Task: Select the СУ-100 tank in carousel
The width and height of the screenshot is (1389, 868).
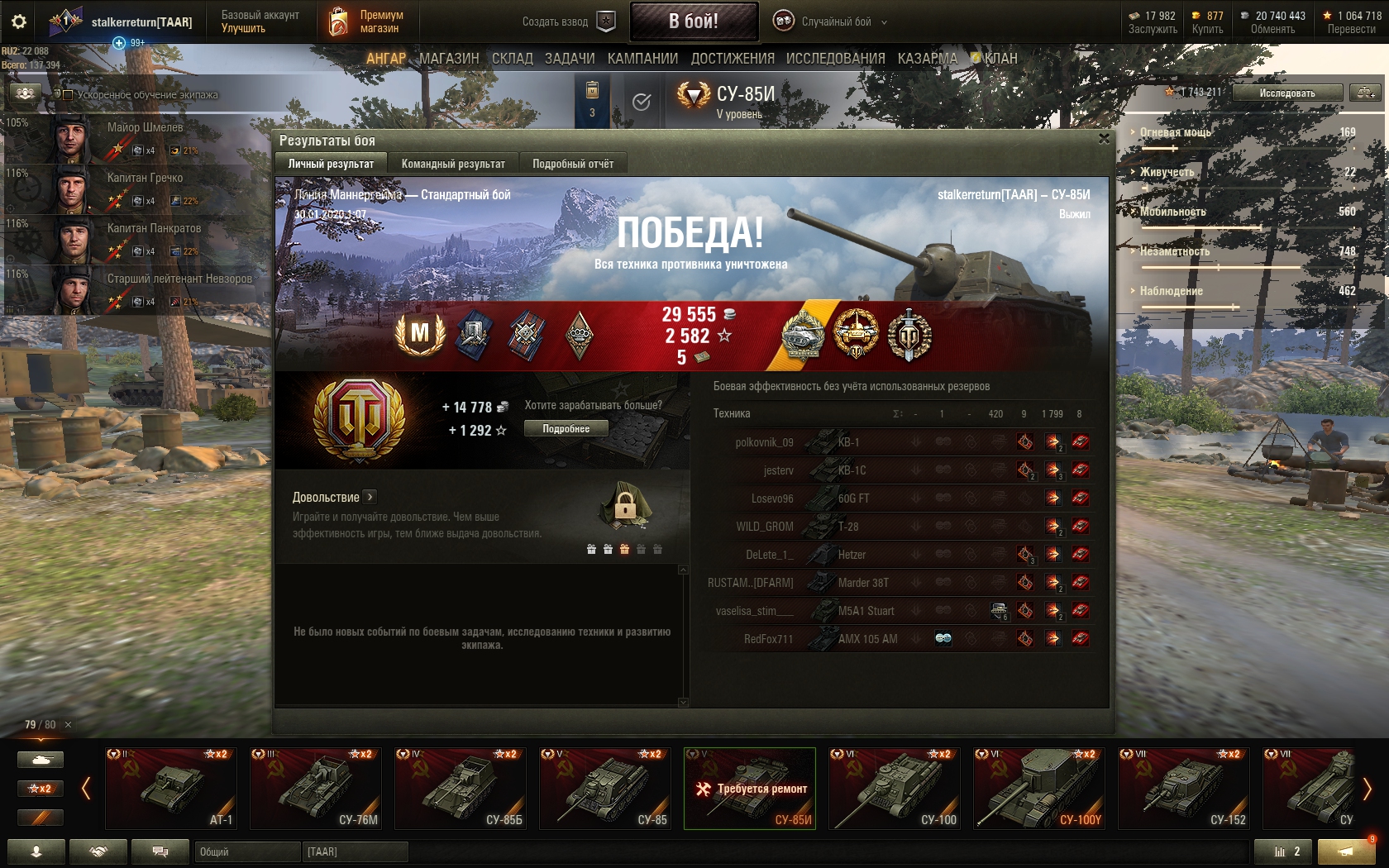Action: pos(895,788)
